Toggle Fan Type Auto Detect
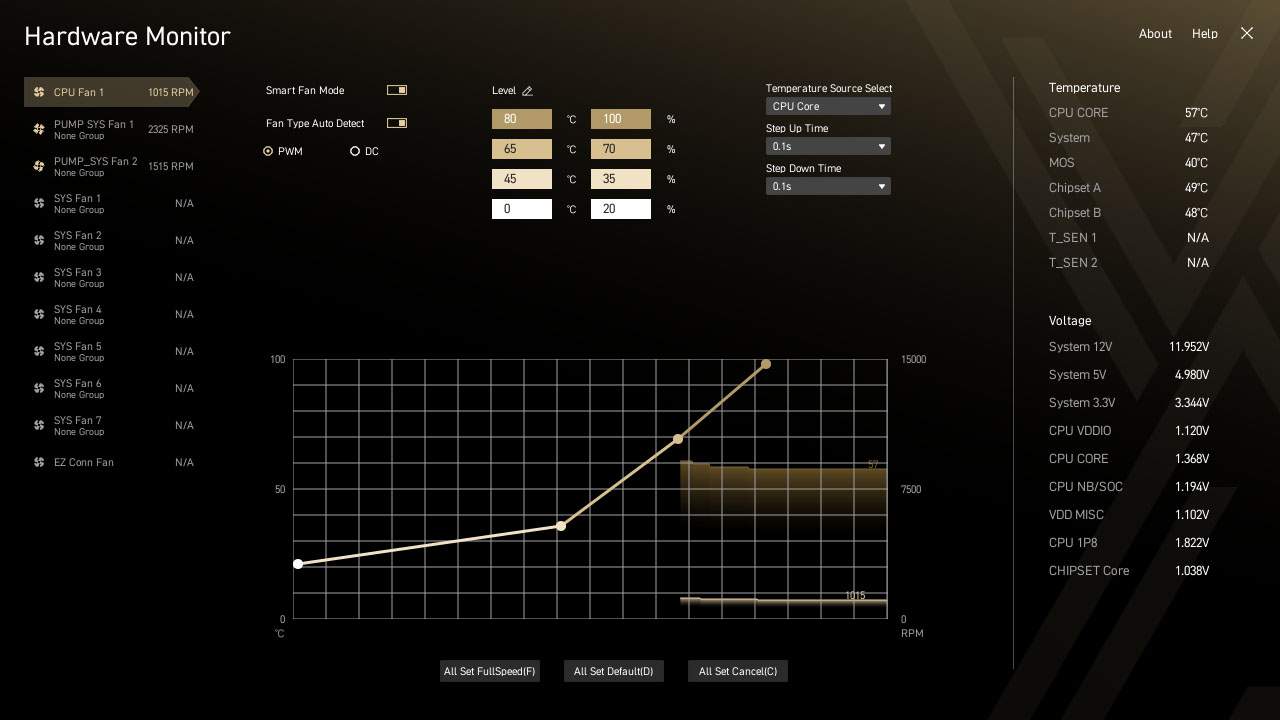Image resolution: width=1280 pixels, height=720 pixels. (397, 123)
